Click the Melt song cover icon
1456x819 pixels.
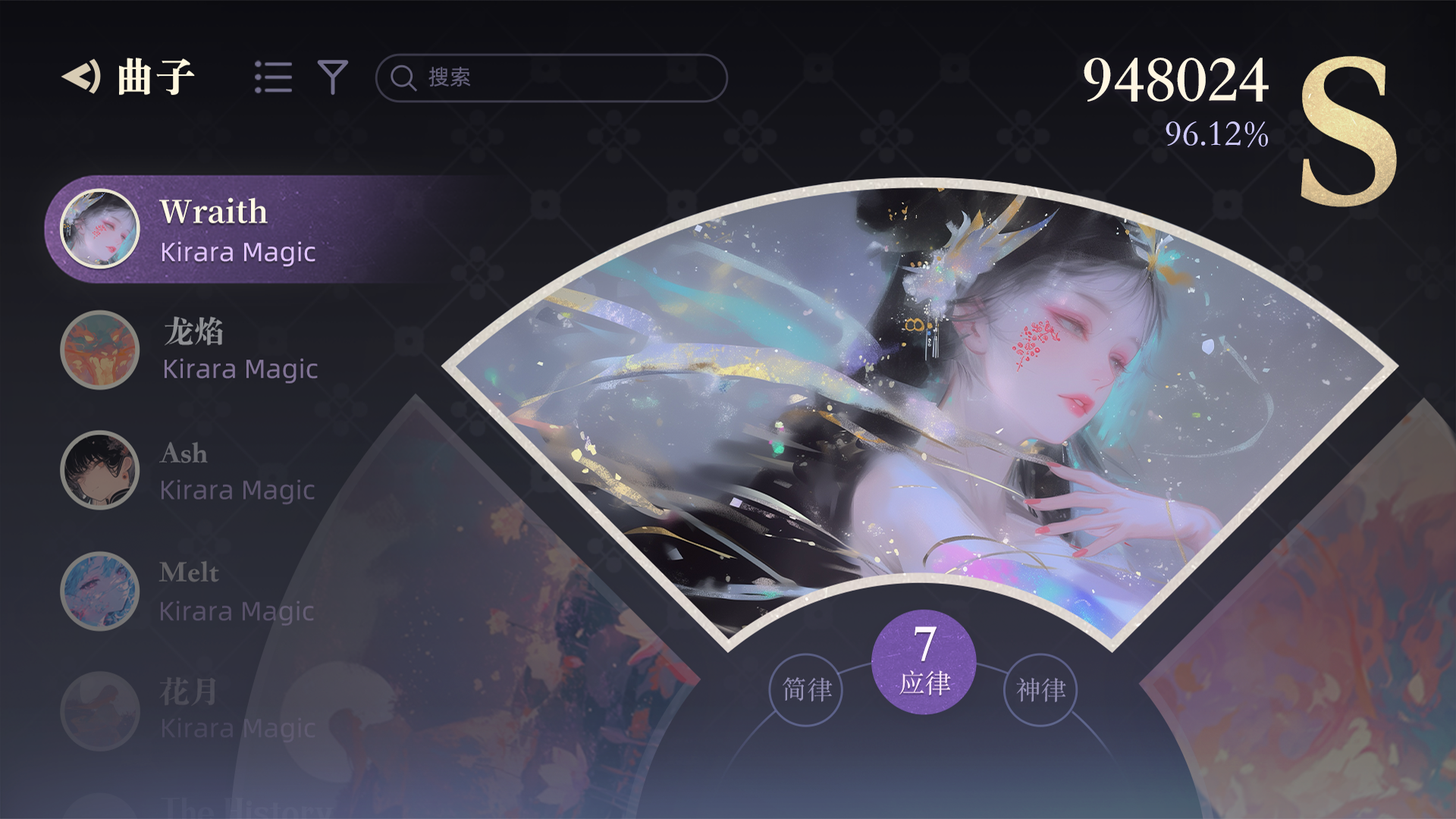click(x=101, y=590)
